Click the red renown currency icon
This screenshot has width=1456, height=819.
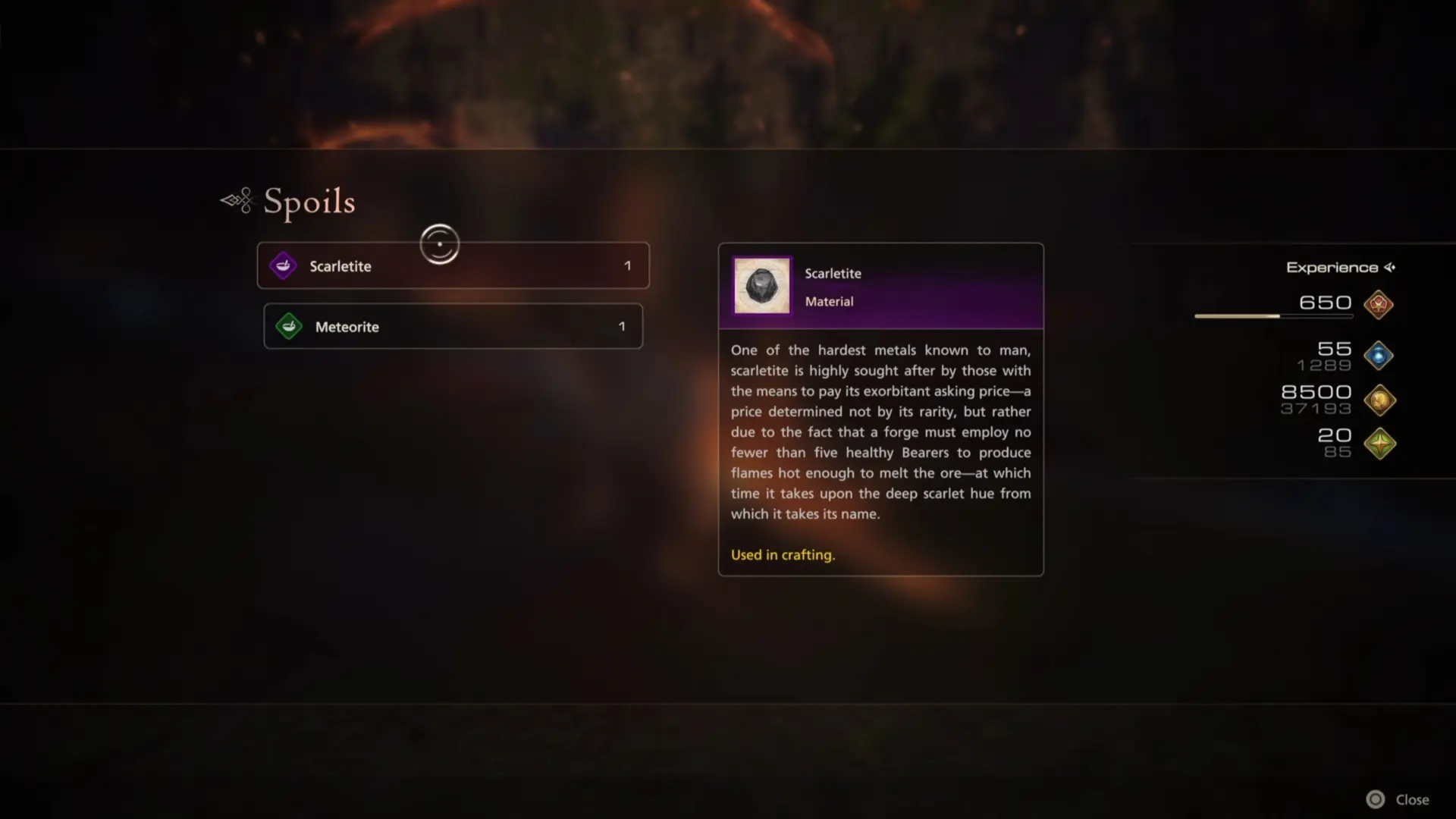pyautogui.click(x=1379, y=306)
